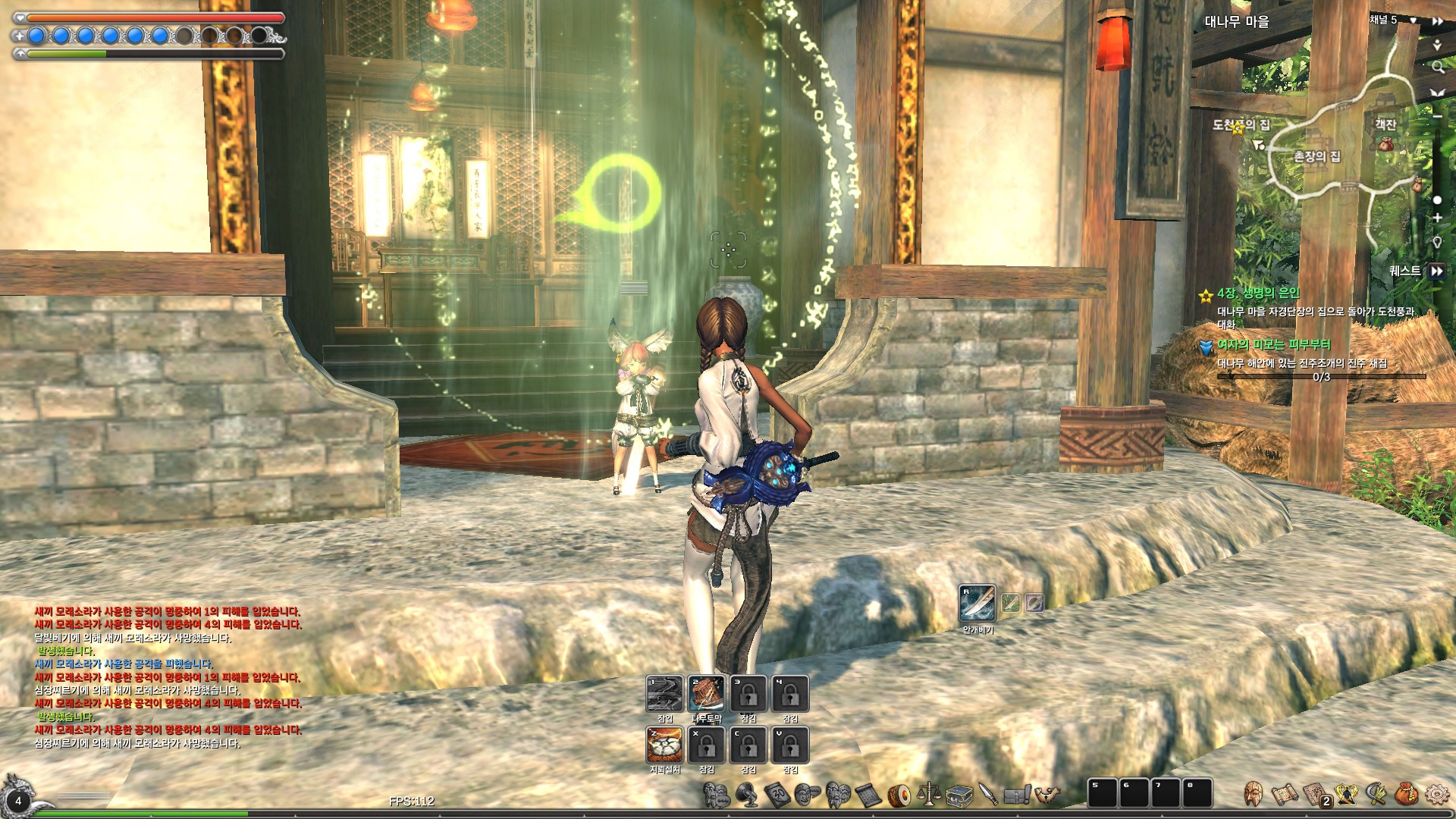Click the 객잔 inn marker on the minimap
Image resolution: width=1456 pixels, height=819 pixels.
pos(1385,124)
